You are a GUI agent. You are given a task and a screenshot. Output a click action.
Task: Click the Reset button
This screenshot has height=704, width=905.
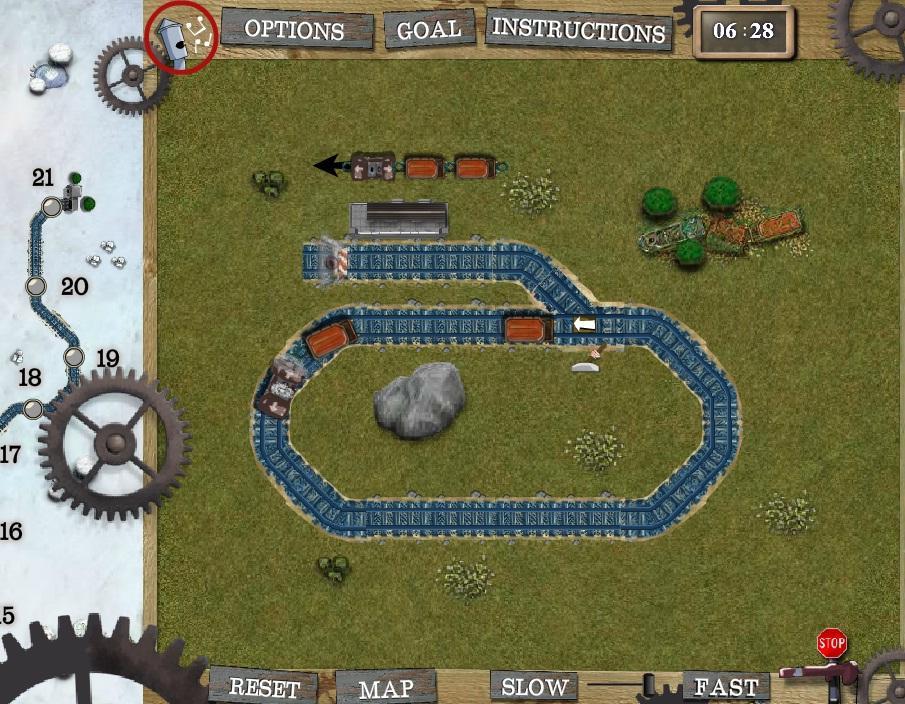264,688
